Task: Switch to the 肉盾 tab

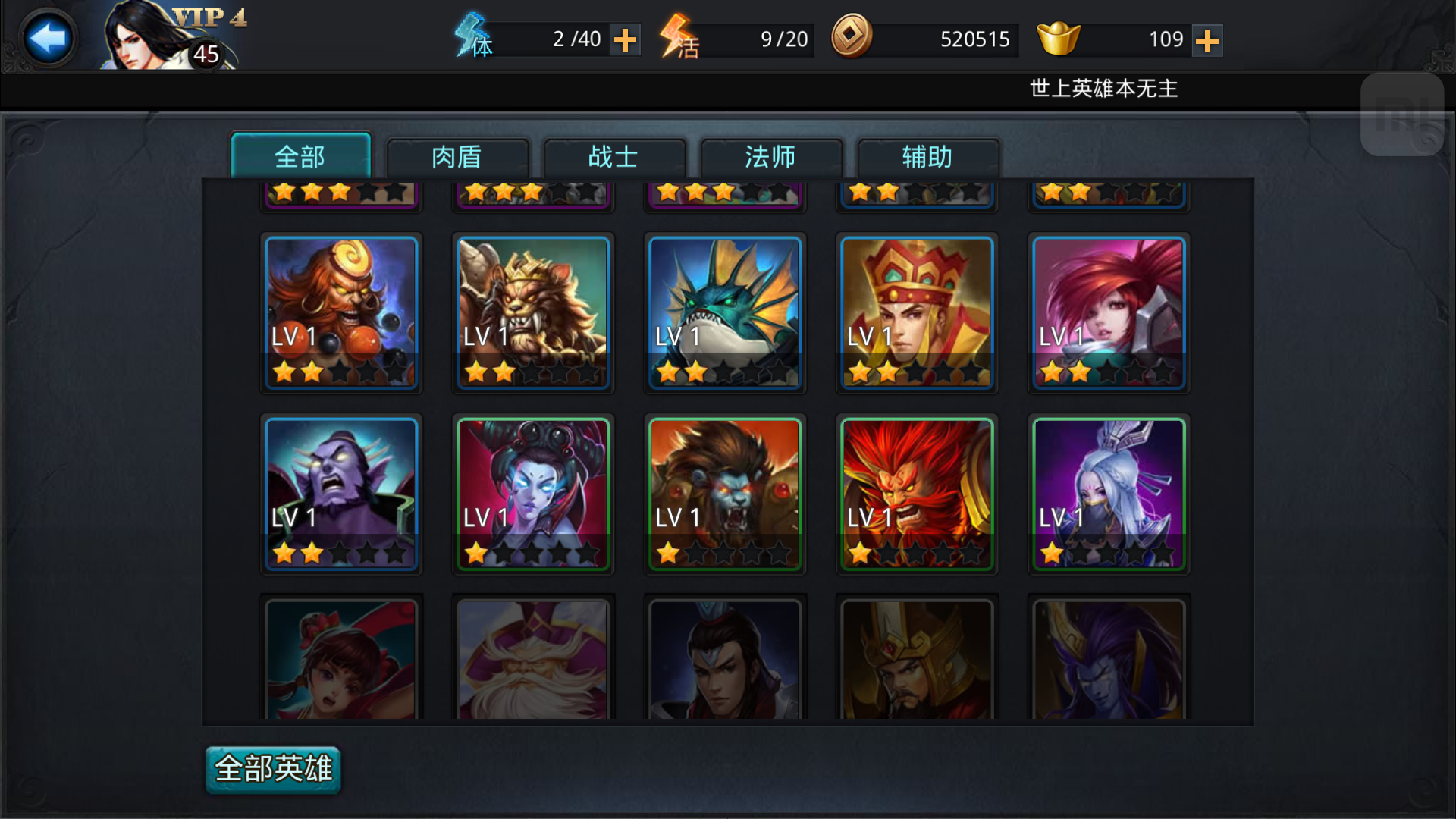Action: click(458, 157)
